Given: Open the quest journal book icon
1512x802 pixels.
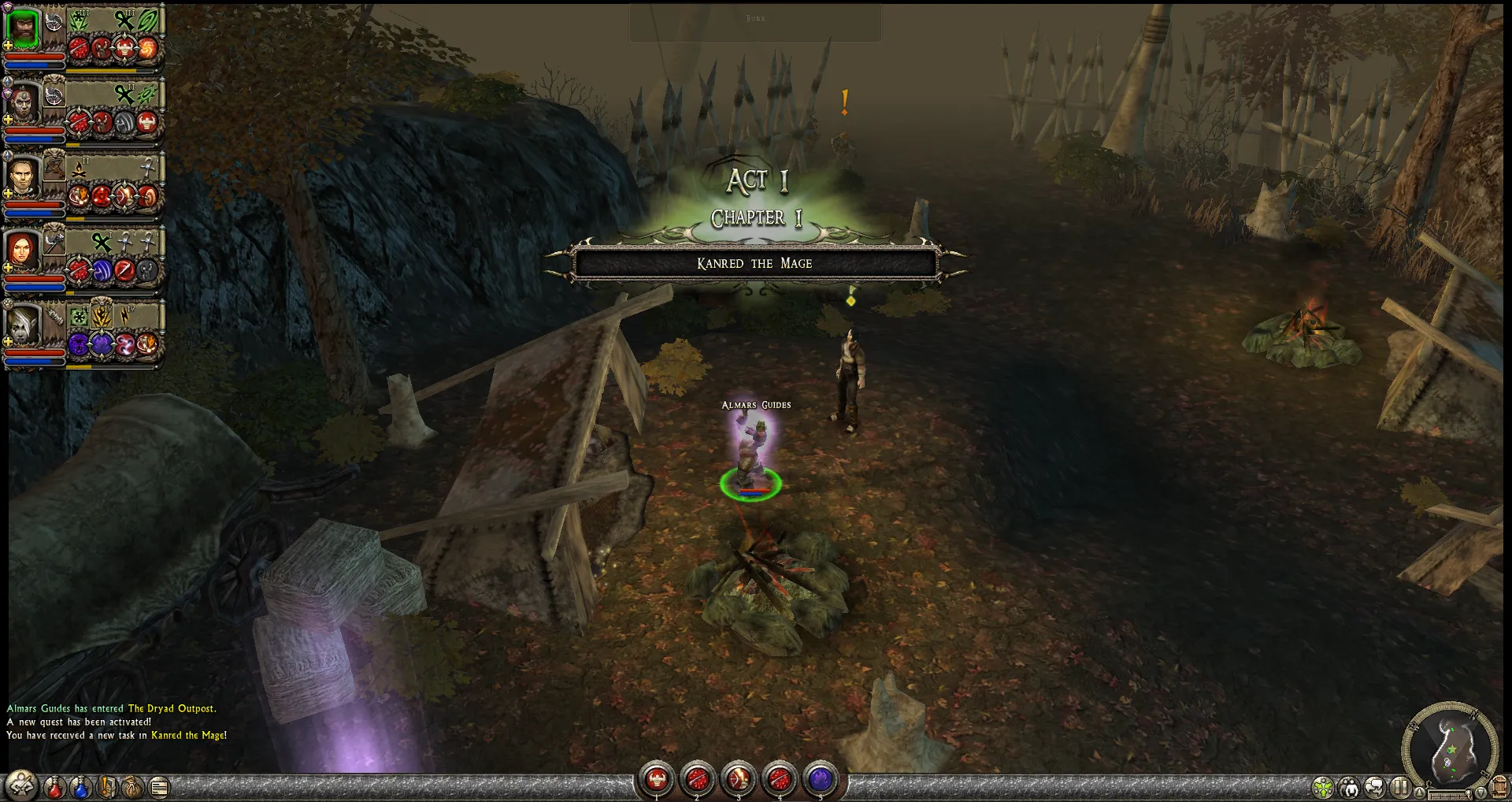Looking at the screenshot, I should 107,786.
